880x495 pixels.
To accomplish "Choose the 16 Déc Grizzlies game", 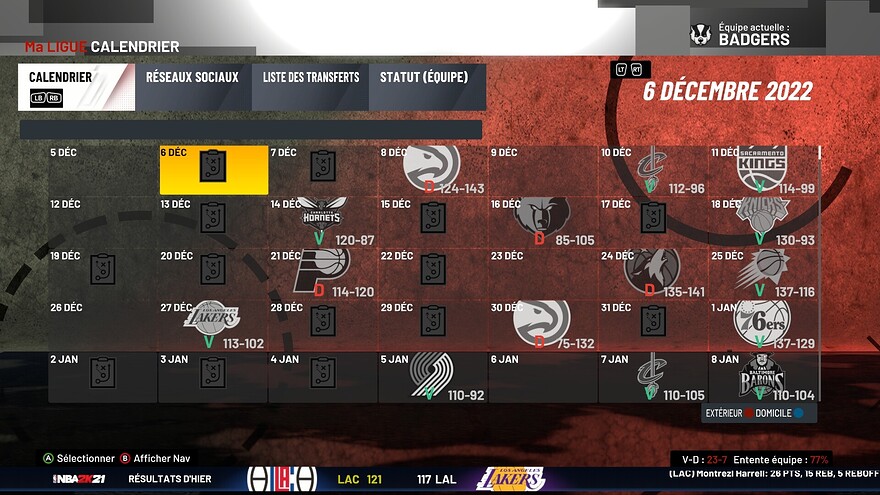I will tap(542, 220).
